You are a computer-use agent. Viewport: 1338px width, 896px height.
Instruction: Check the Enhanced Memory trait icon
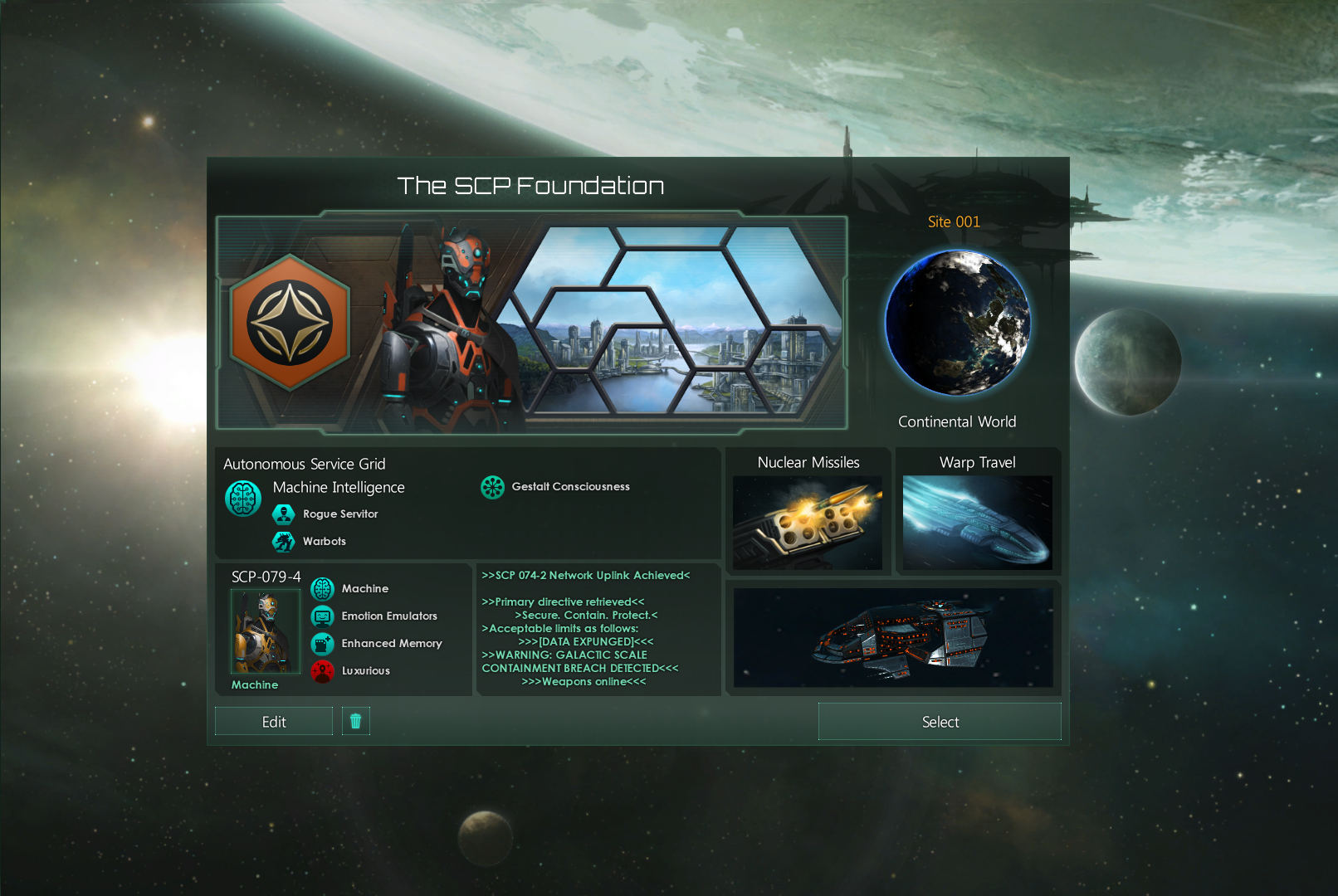coord(322,644)
